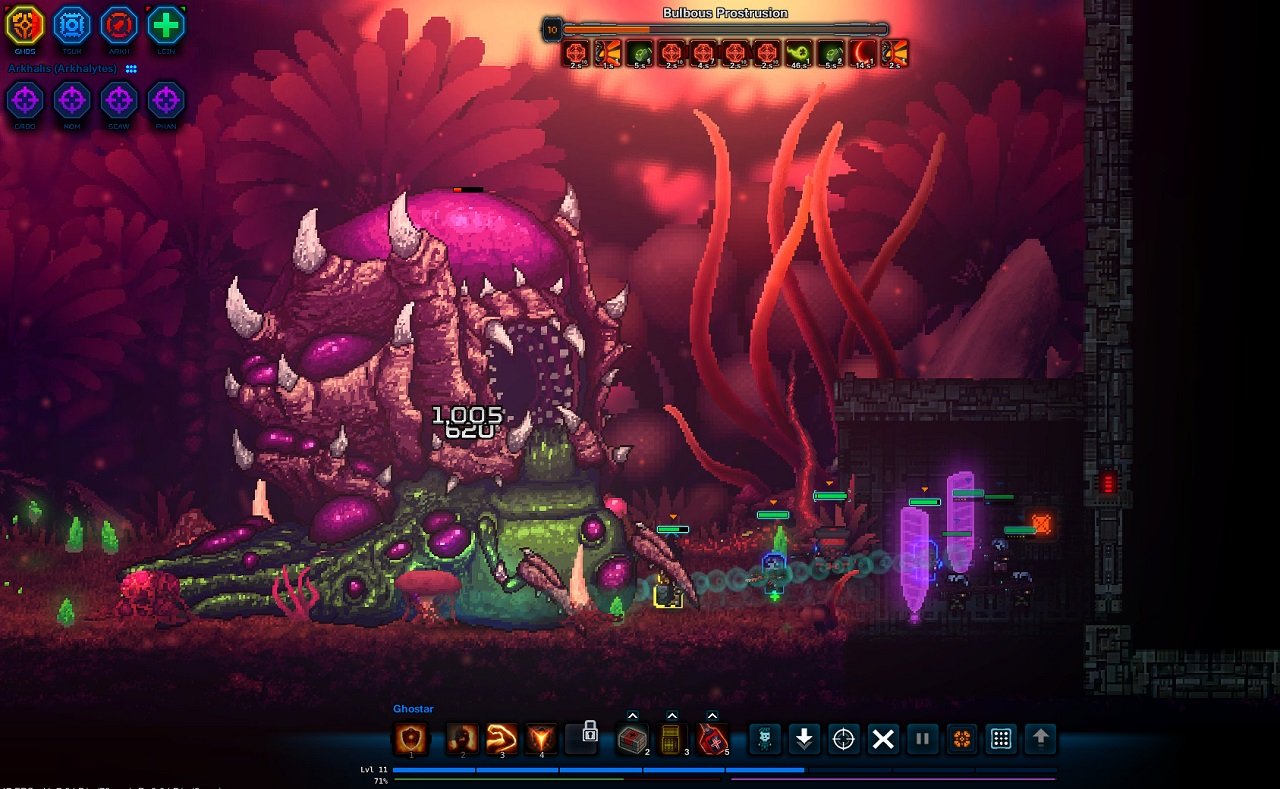Click the ARKH crew member icon
The width and height of the screenshot is (1280, 789).
pos(118,22)
